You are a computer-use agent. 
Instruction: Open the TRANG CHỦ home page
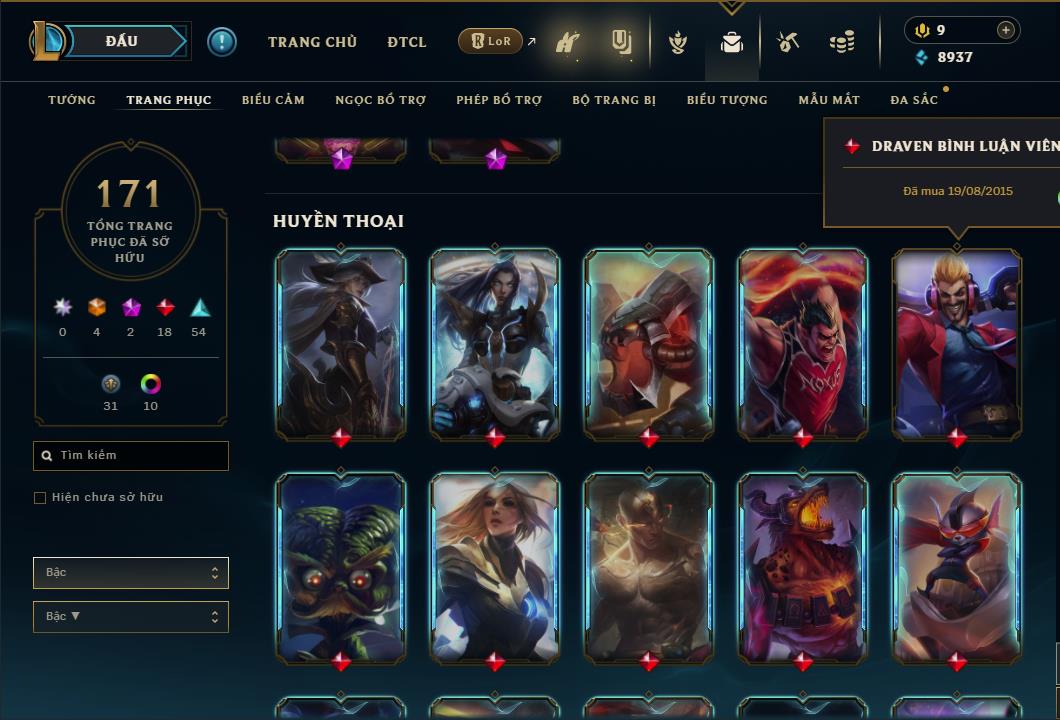coord(312,42)
